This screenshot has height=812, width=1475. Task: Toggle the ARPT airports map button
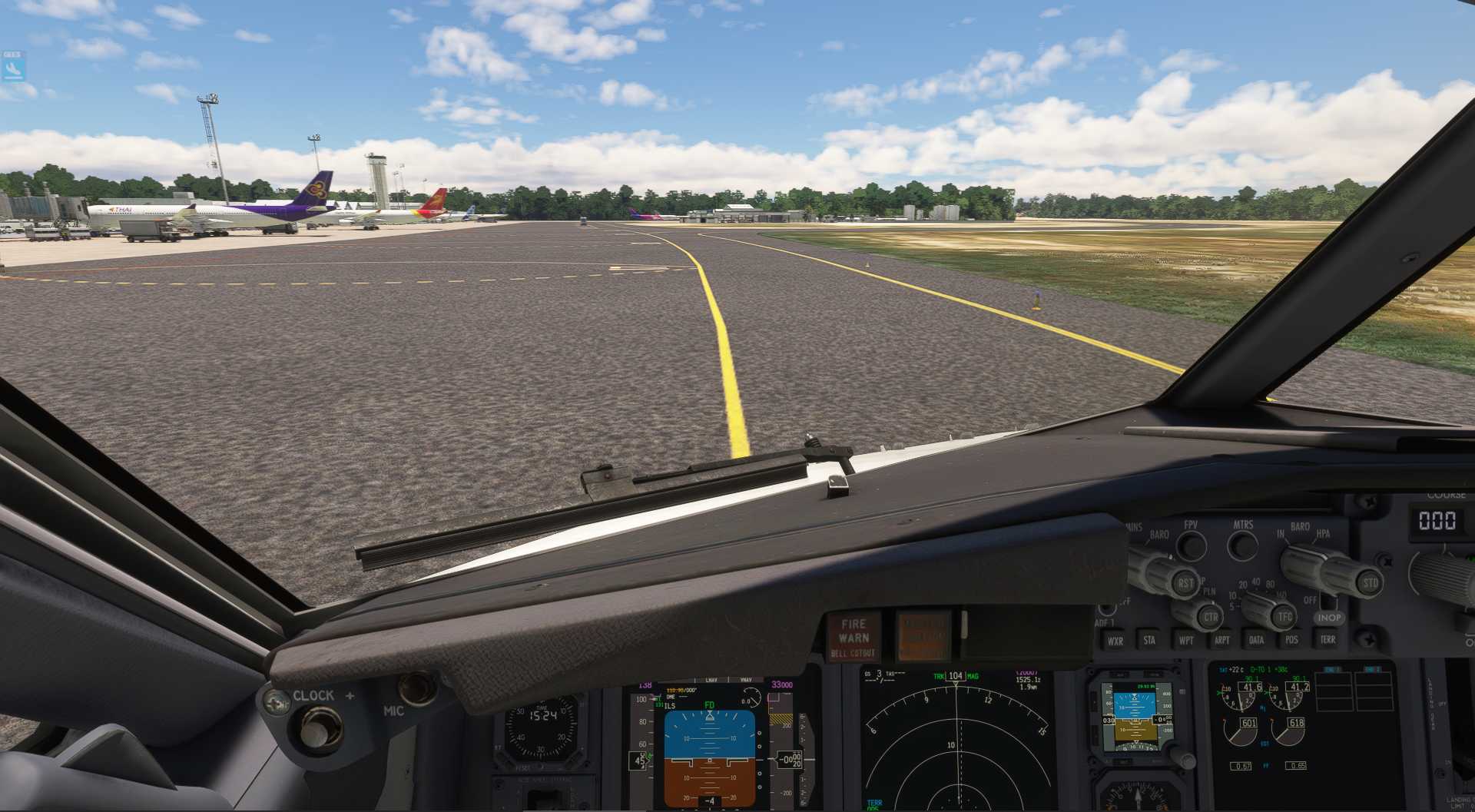tap(1221, 640)
